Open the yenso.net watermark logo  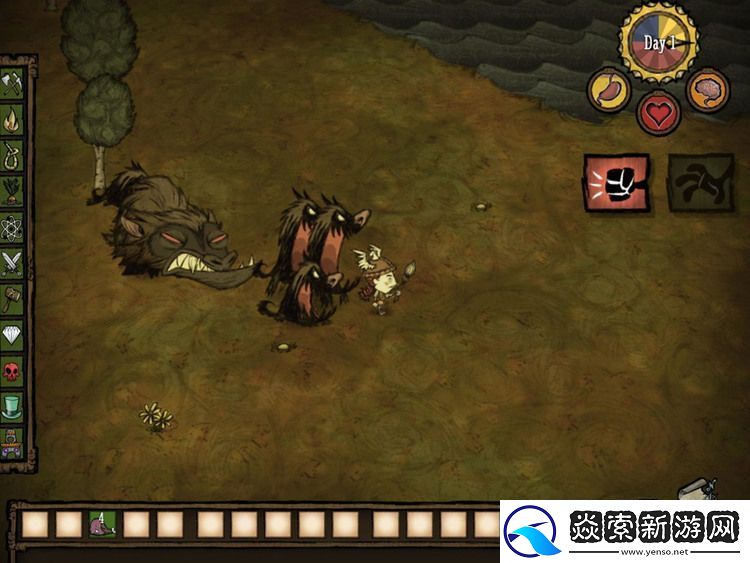(624, 531)
